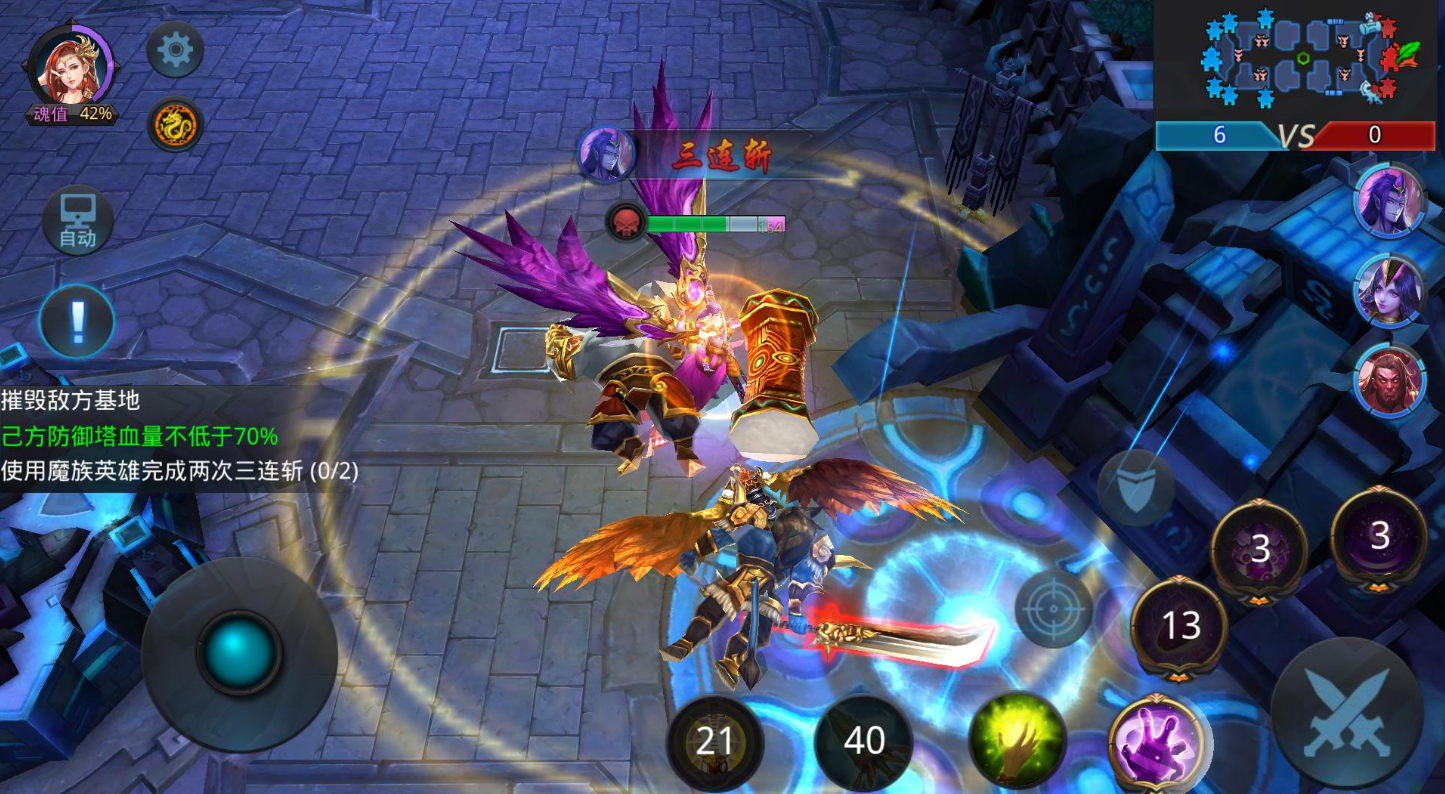Open the minimap of the battlefield
The width and height of the screenshot is (1445, 794).
1297,59
